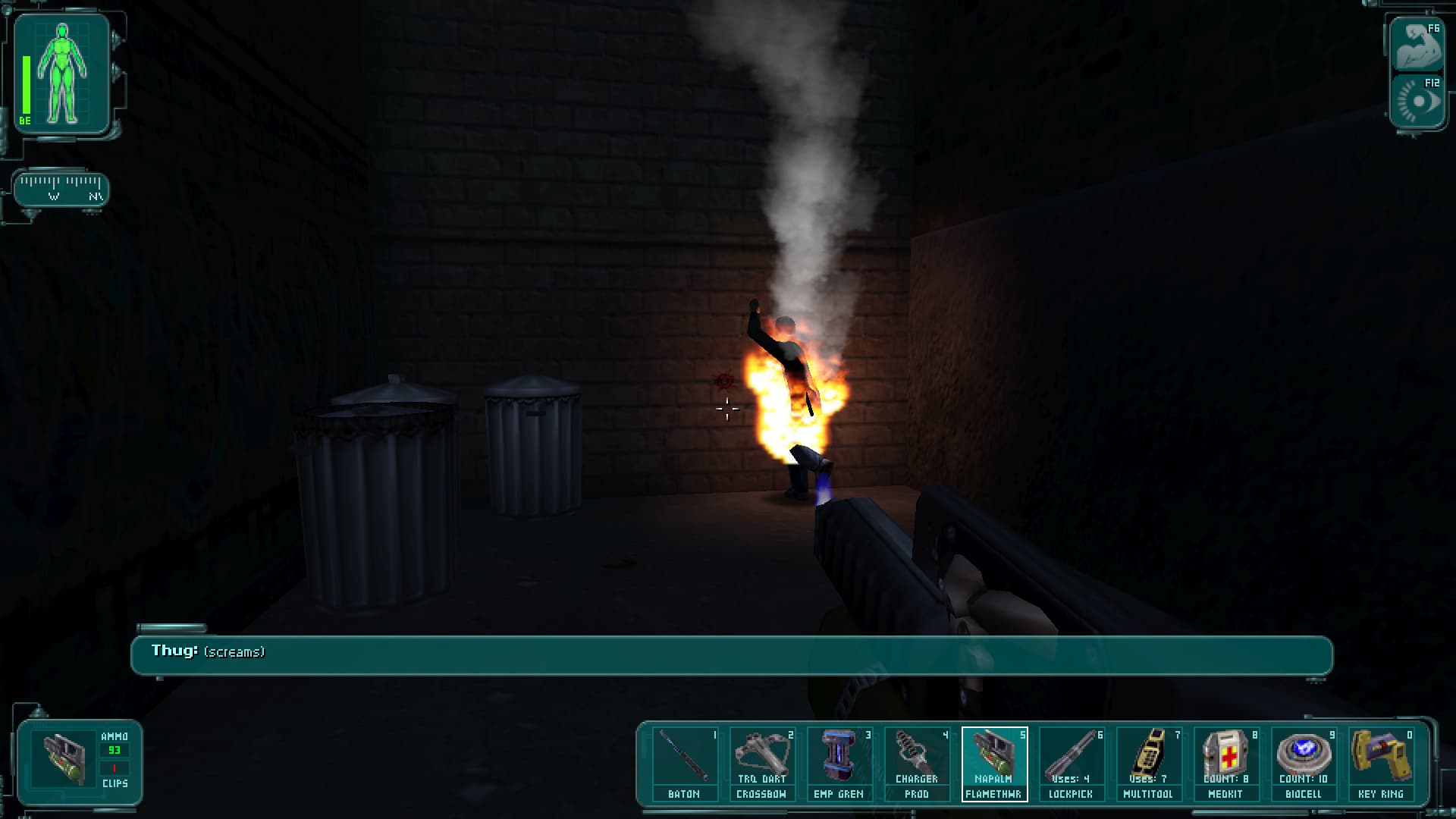Select the Biocell slot
Viewport: 1456px width, 819px height.
click(x=1303, y=763)
